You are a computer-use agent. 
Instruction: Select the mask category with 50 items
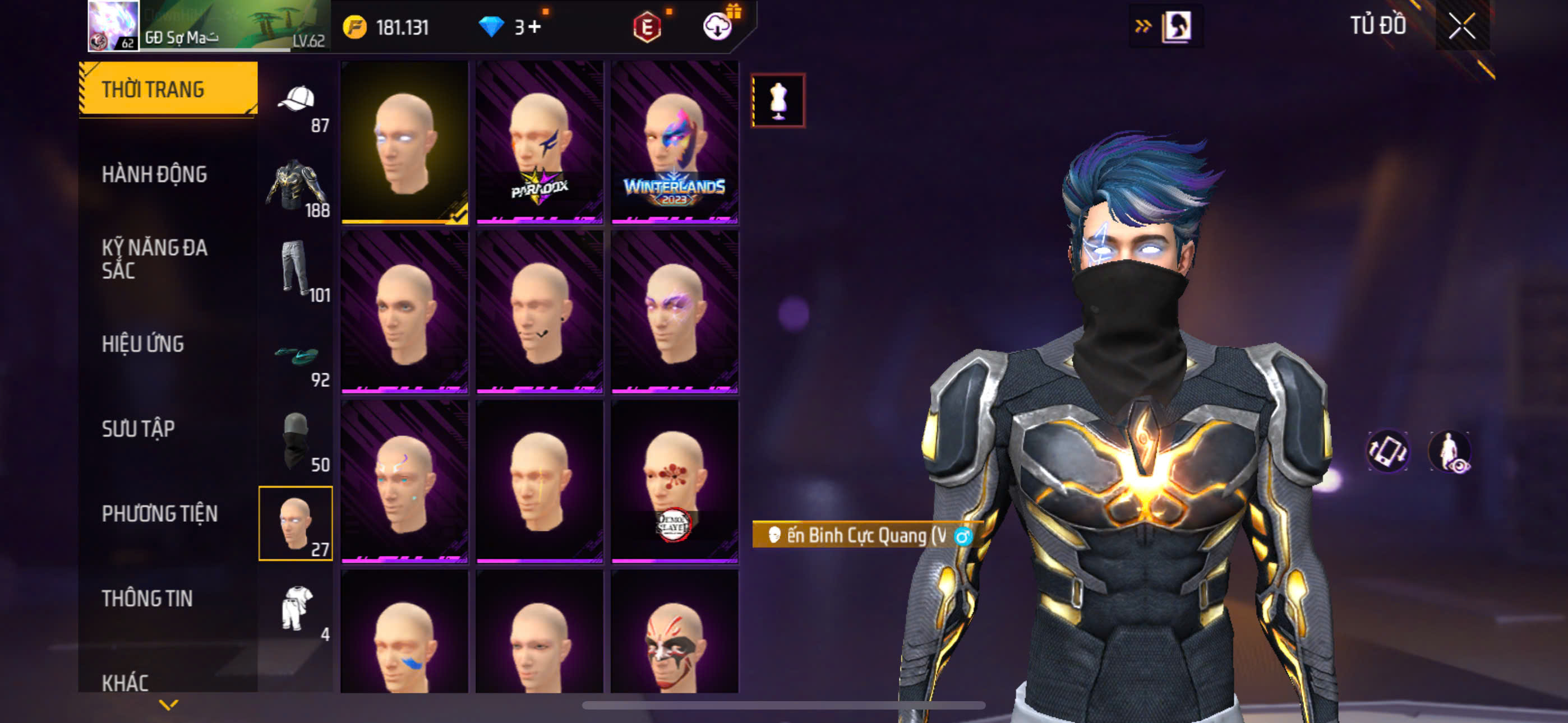click(x=297, y=441)
